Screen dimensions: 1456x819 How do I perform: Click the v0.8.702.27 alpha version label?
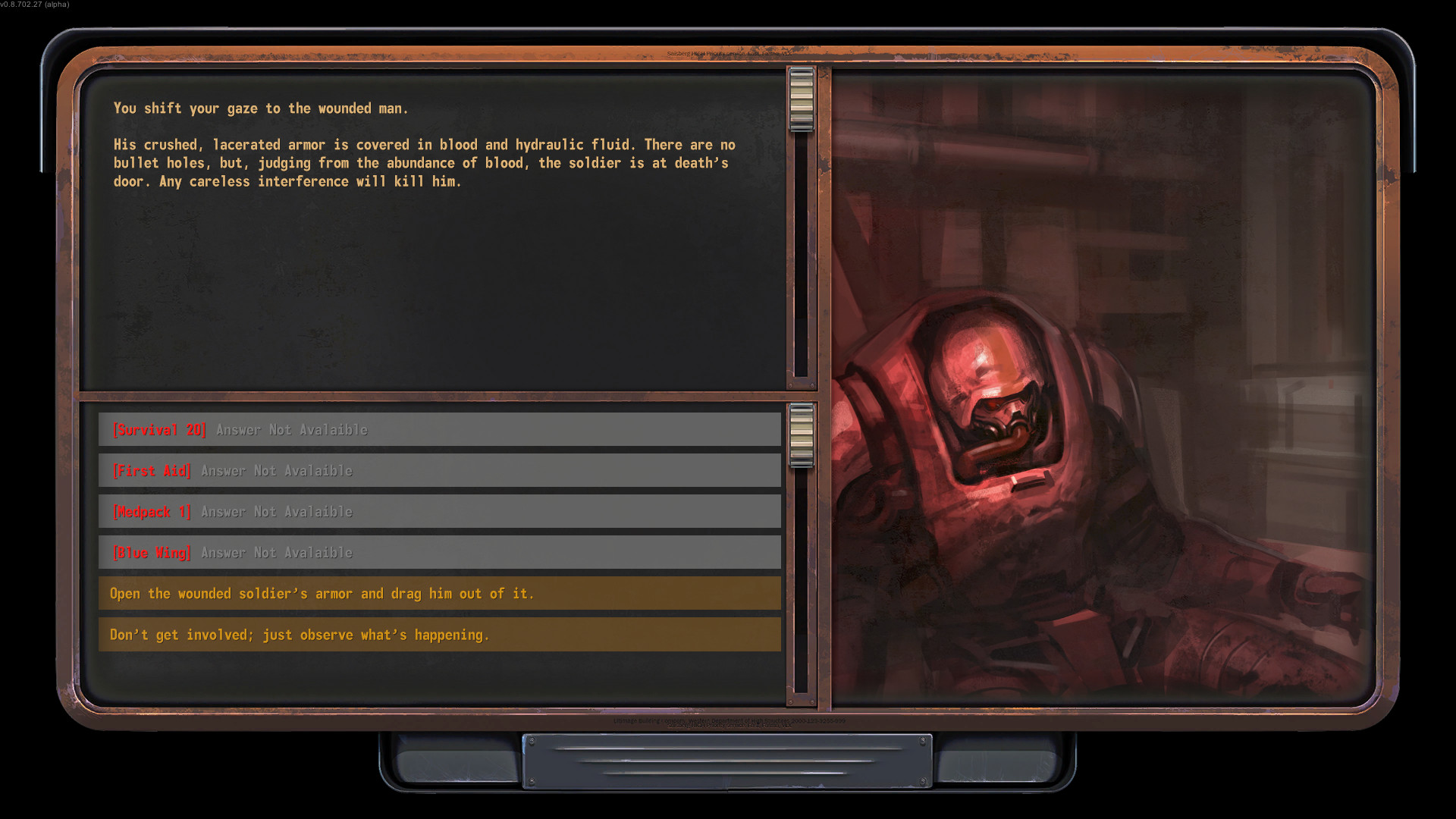pos(34,5)
